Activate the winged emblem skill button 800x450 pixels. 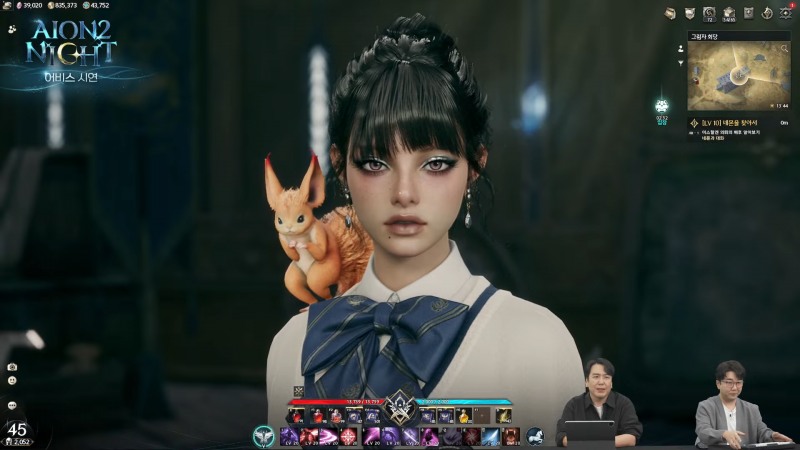coord(264,436)
